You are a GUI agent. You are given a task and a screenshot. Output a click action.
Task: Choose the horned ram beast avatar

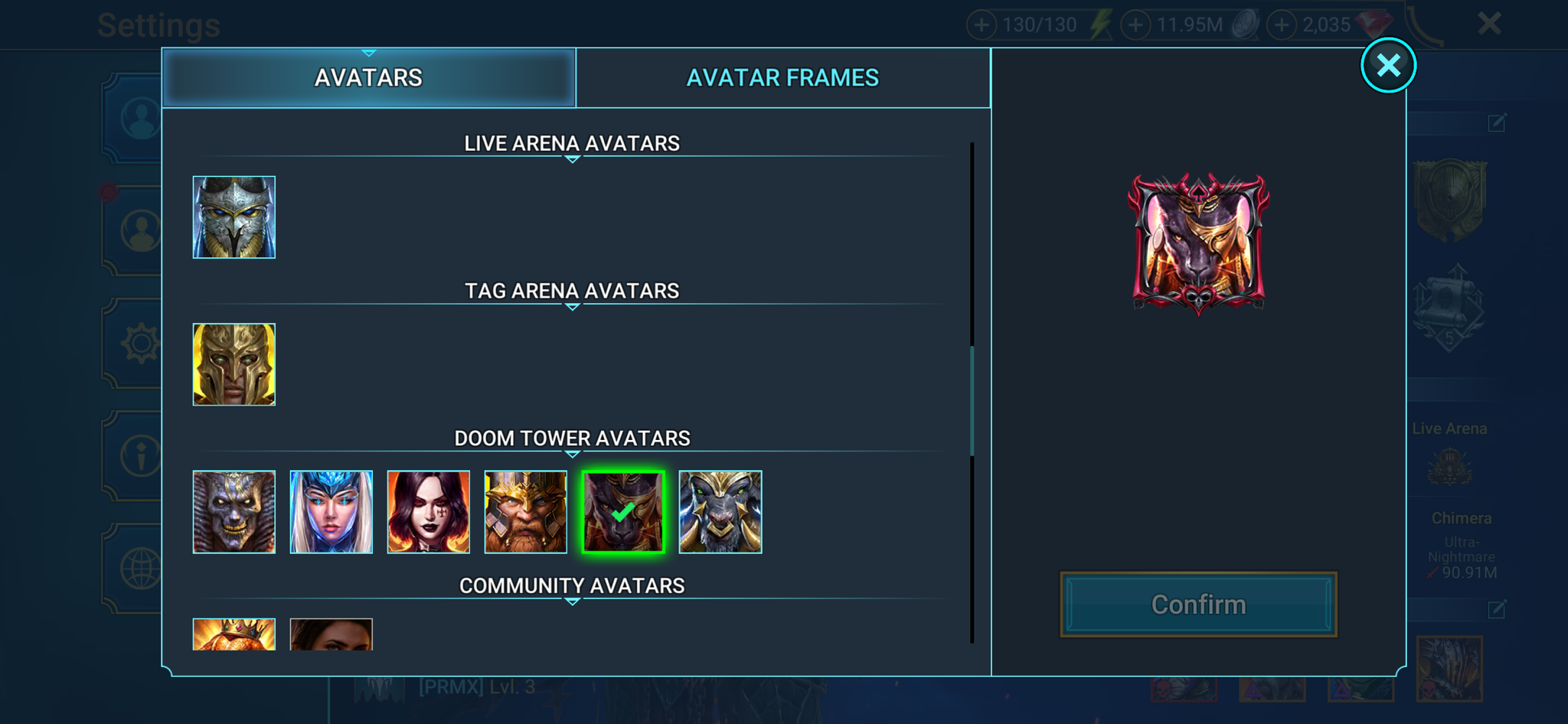pos(720,512)
